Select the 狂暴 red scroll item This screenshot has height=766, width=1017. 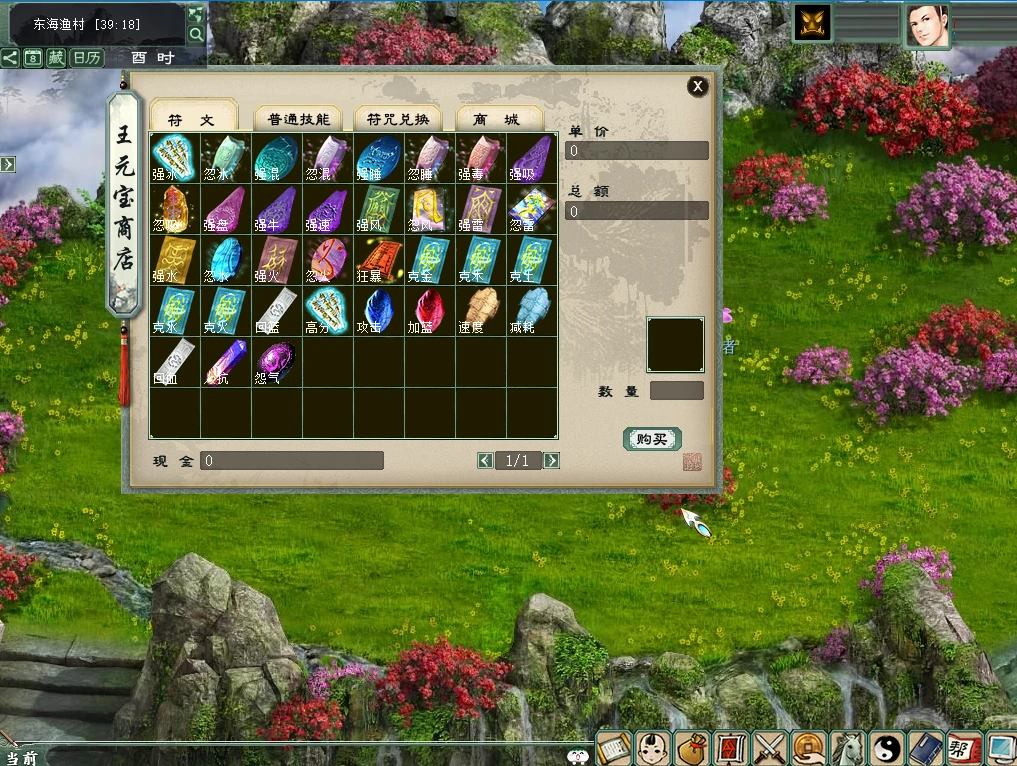(379, 260)
